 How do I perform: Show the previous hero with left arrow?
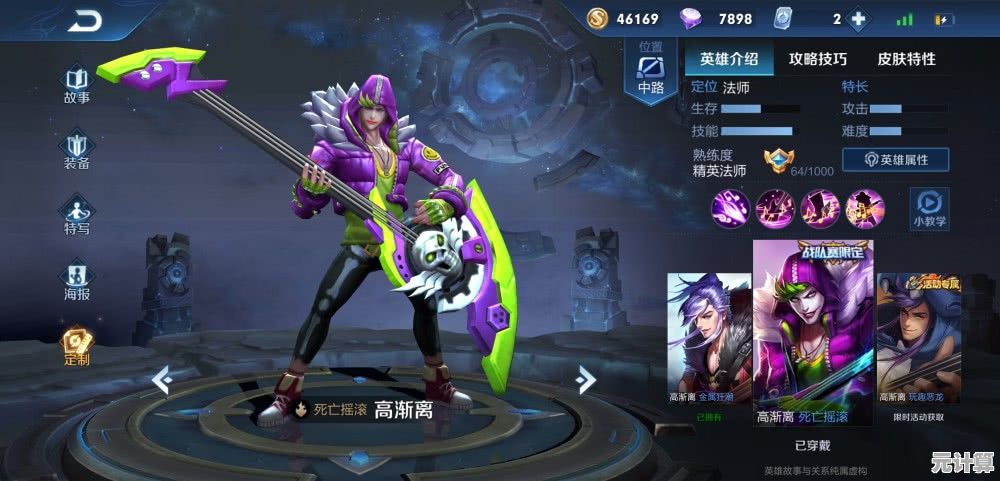(x=162, y=379)
